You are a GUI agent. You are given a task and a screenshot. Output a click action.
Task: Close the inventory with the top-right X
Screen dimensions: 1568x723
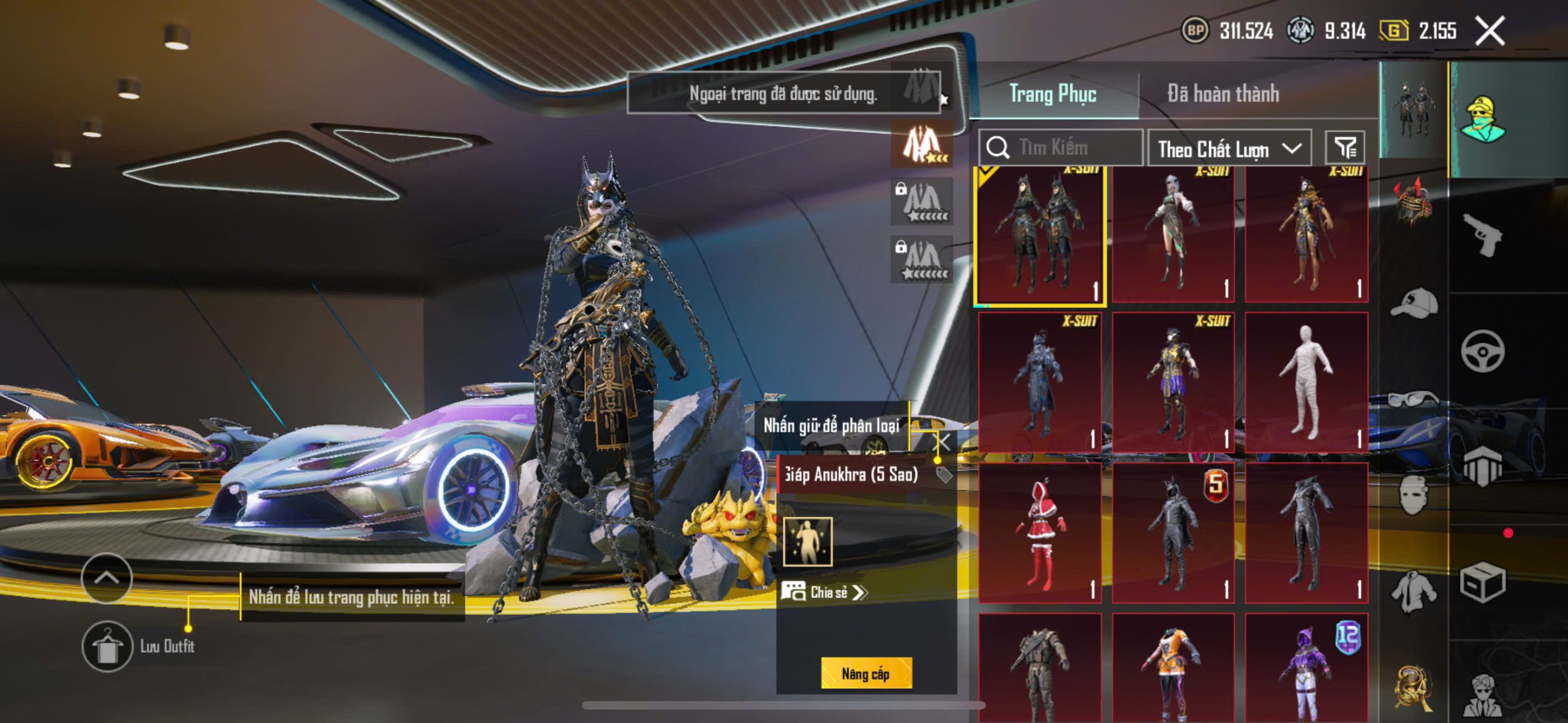point(1490,31)
